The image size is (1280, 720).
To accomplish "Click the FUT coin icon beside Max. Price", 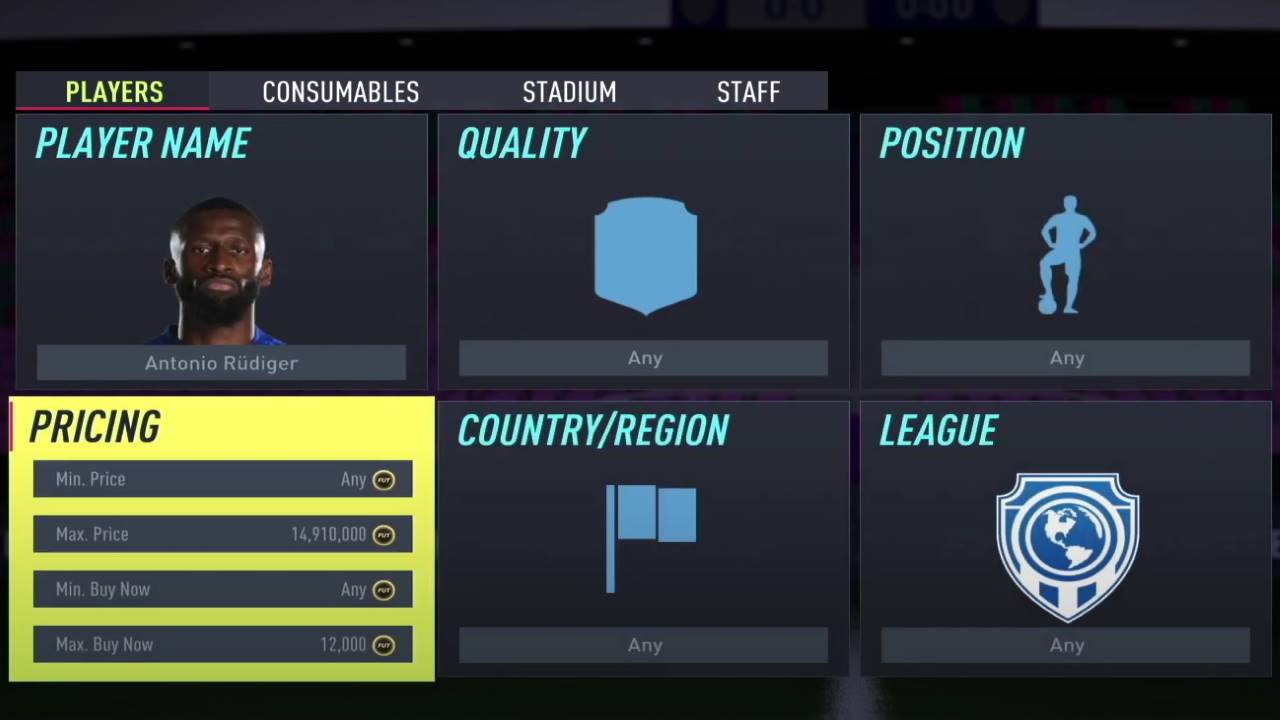I will (385, 534).
